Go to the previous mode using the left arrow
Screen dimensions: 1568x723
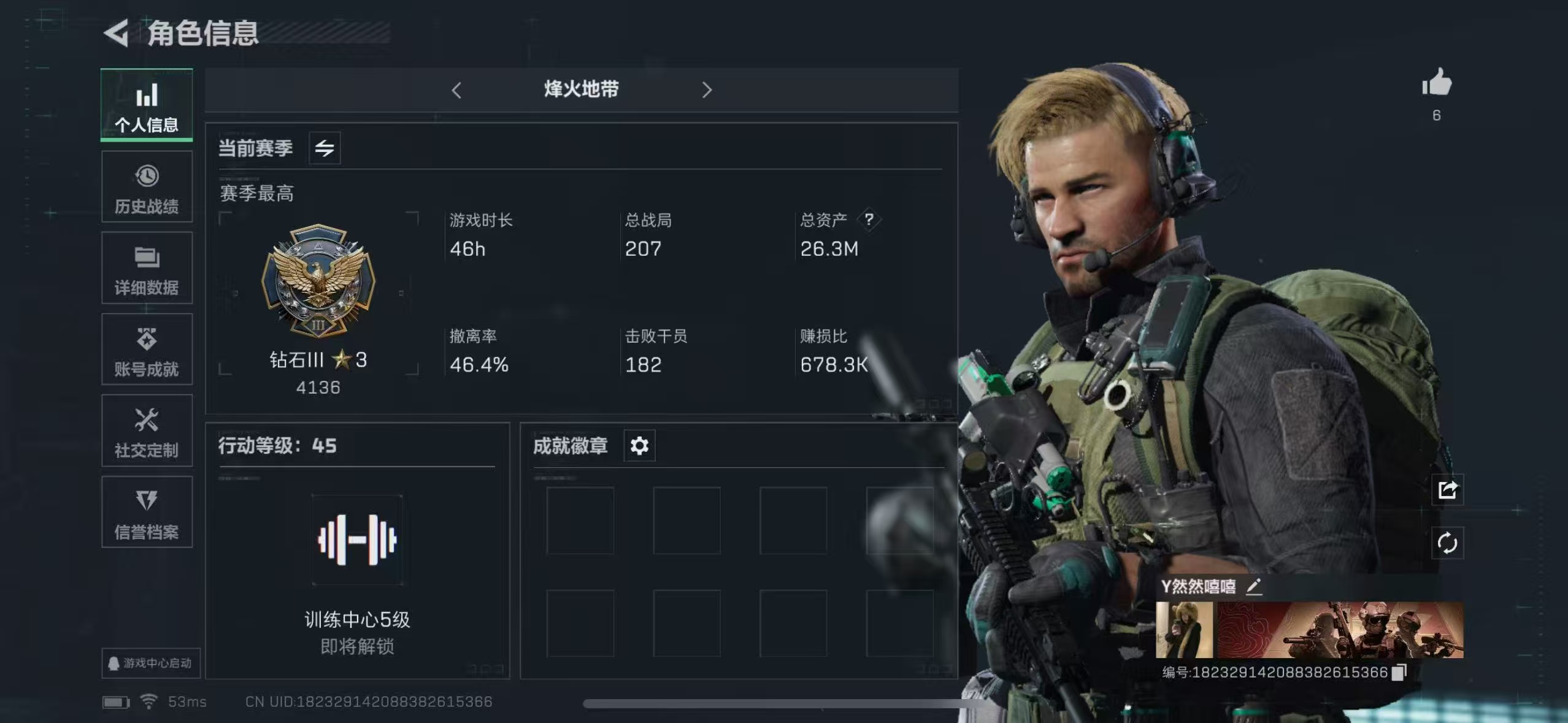tap(457, 90)
